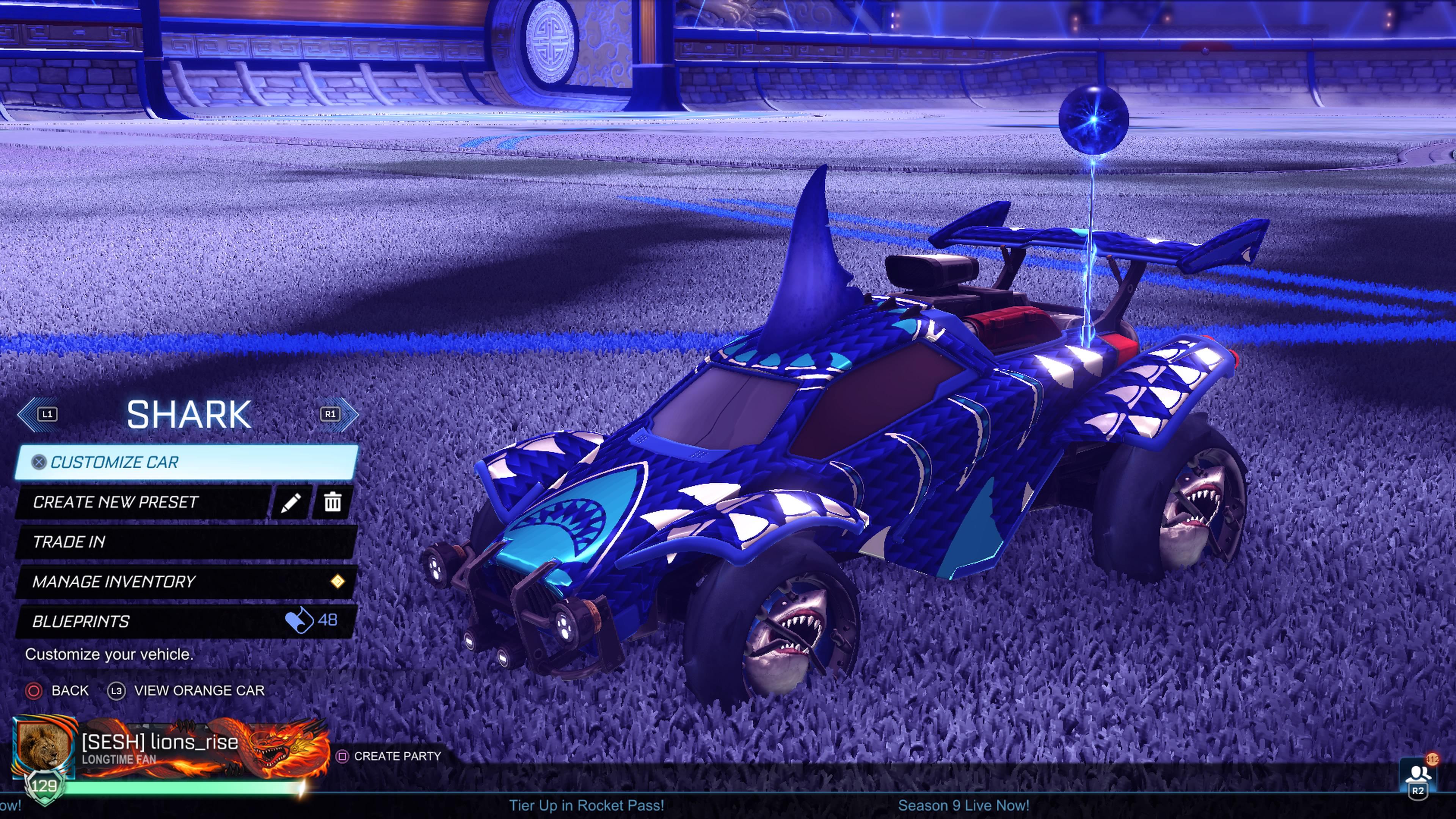
Task: Click the trash delete preset icon
Action: tap(334, 502)
